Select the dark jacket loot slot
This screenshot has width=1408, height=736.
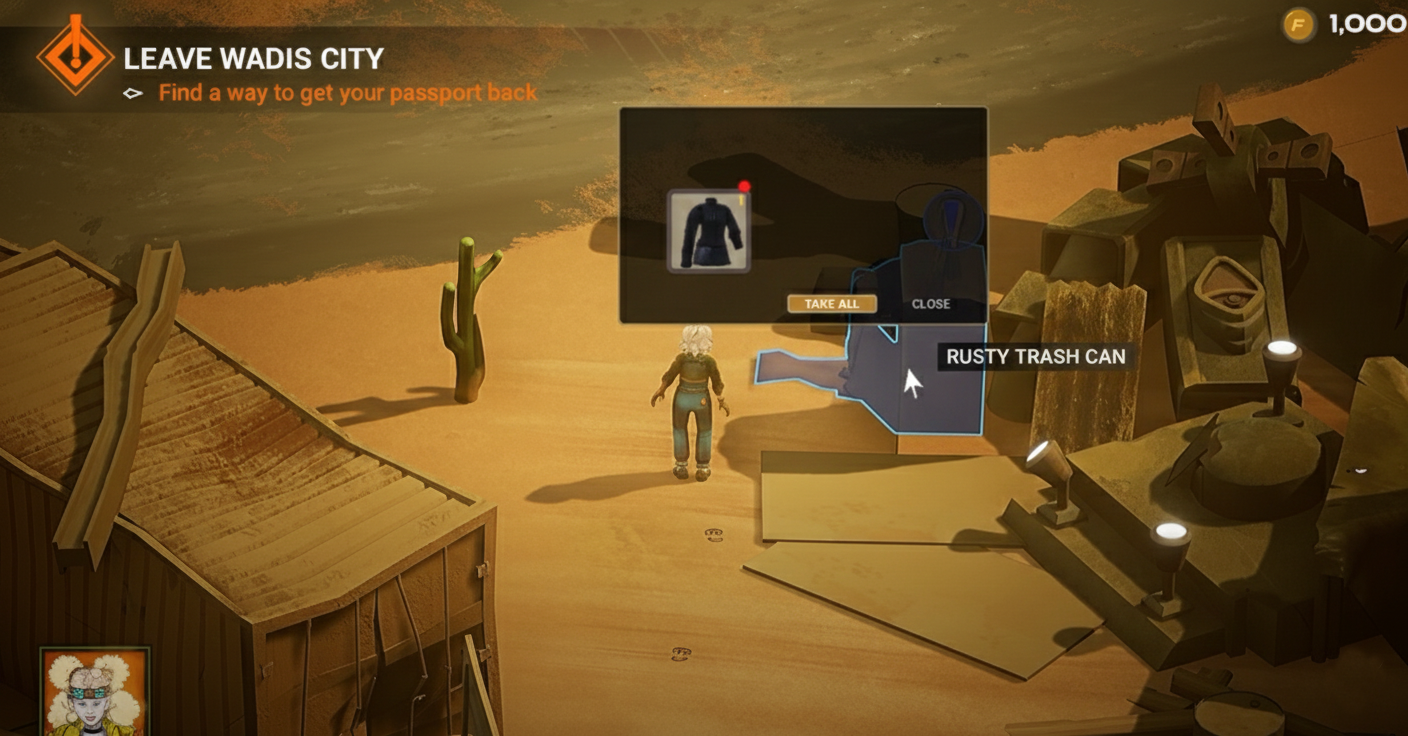coord(709,232)
